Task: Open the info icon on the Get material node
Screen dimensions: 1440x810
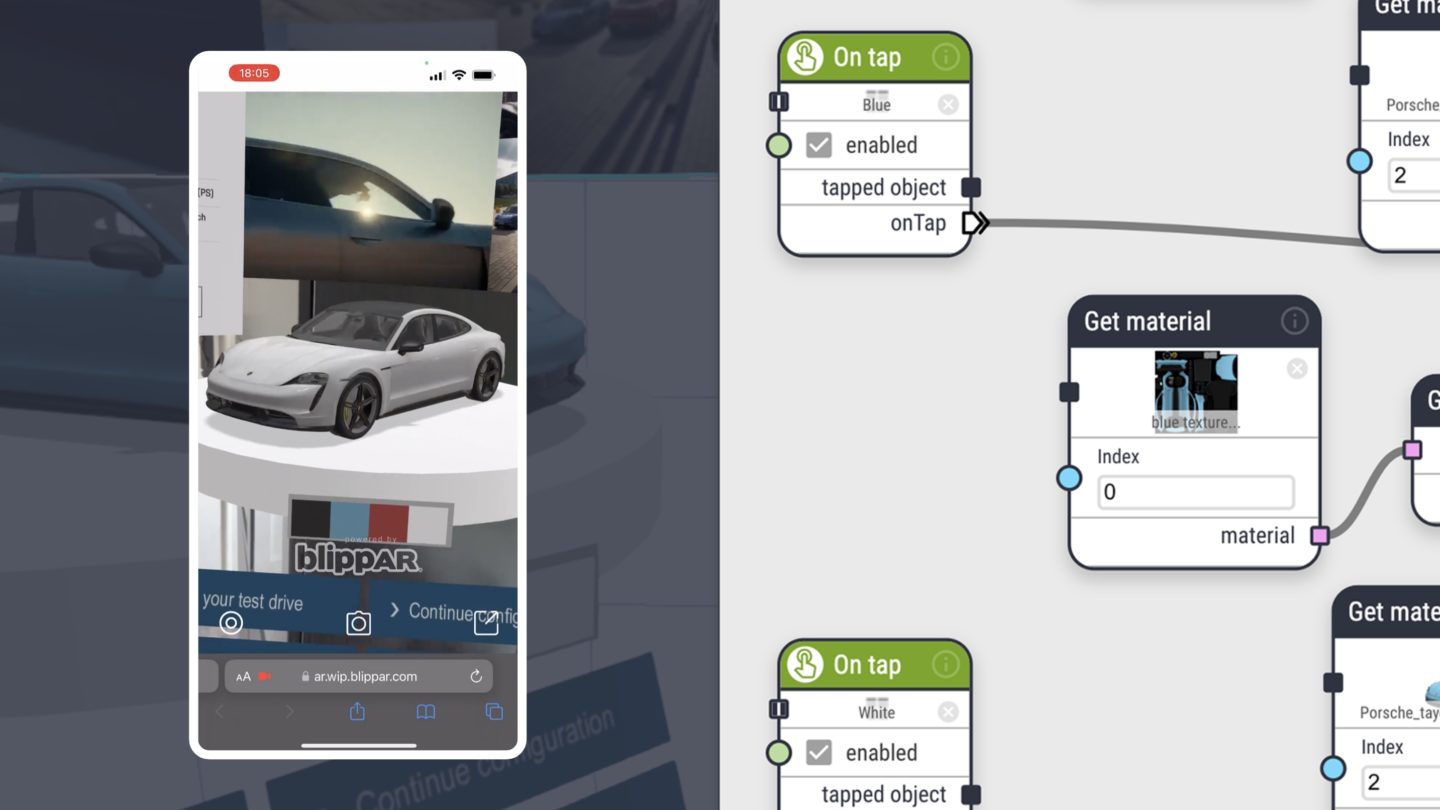Action: pyautogui.click(x=1294, y=320)
